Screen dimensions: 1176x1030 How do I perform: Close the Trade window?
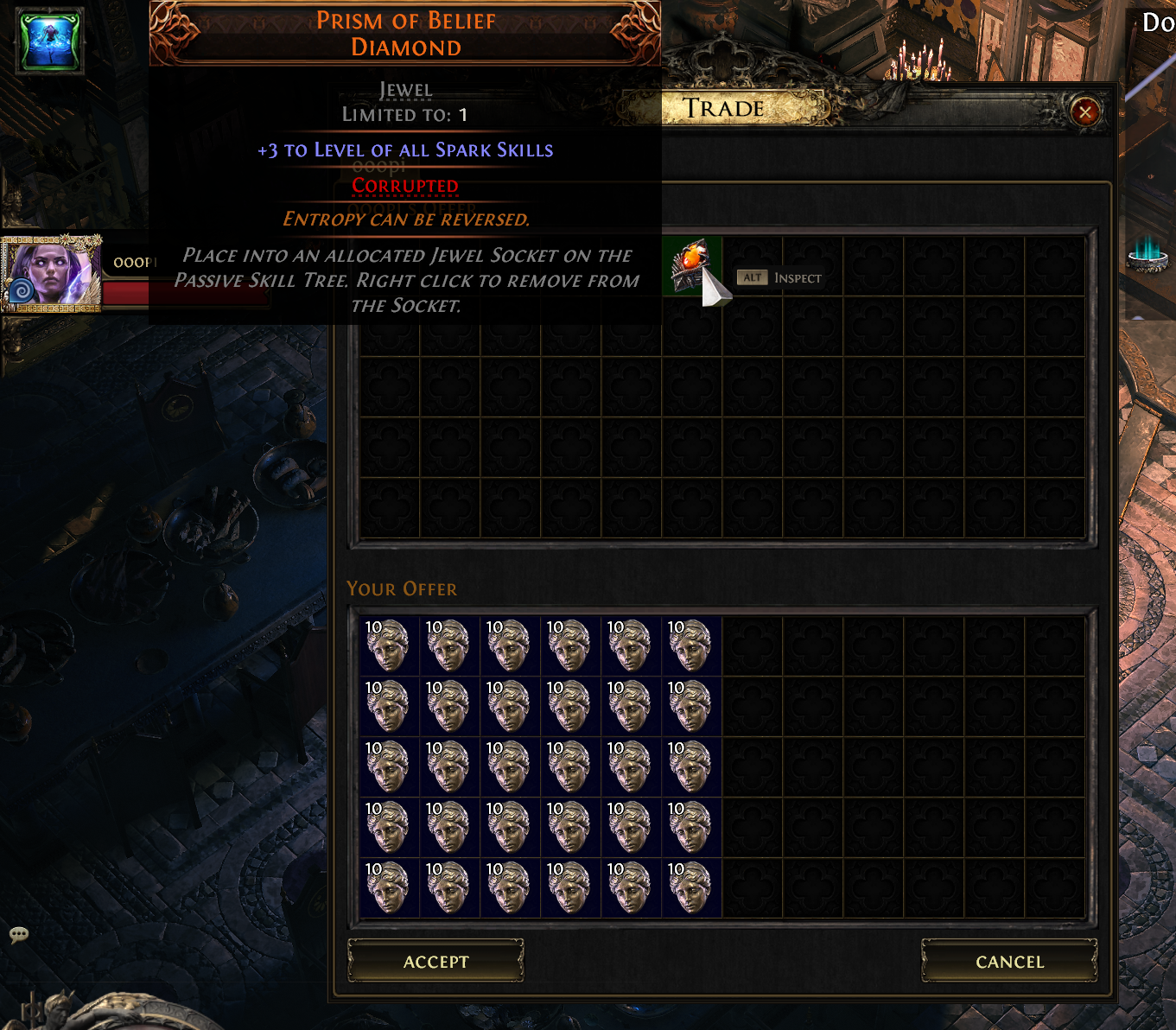click(x=1084, y=111)
